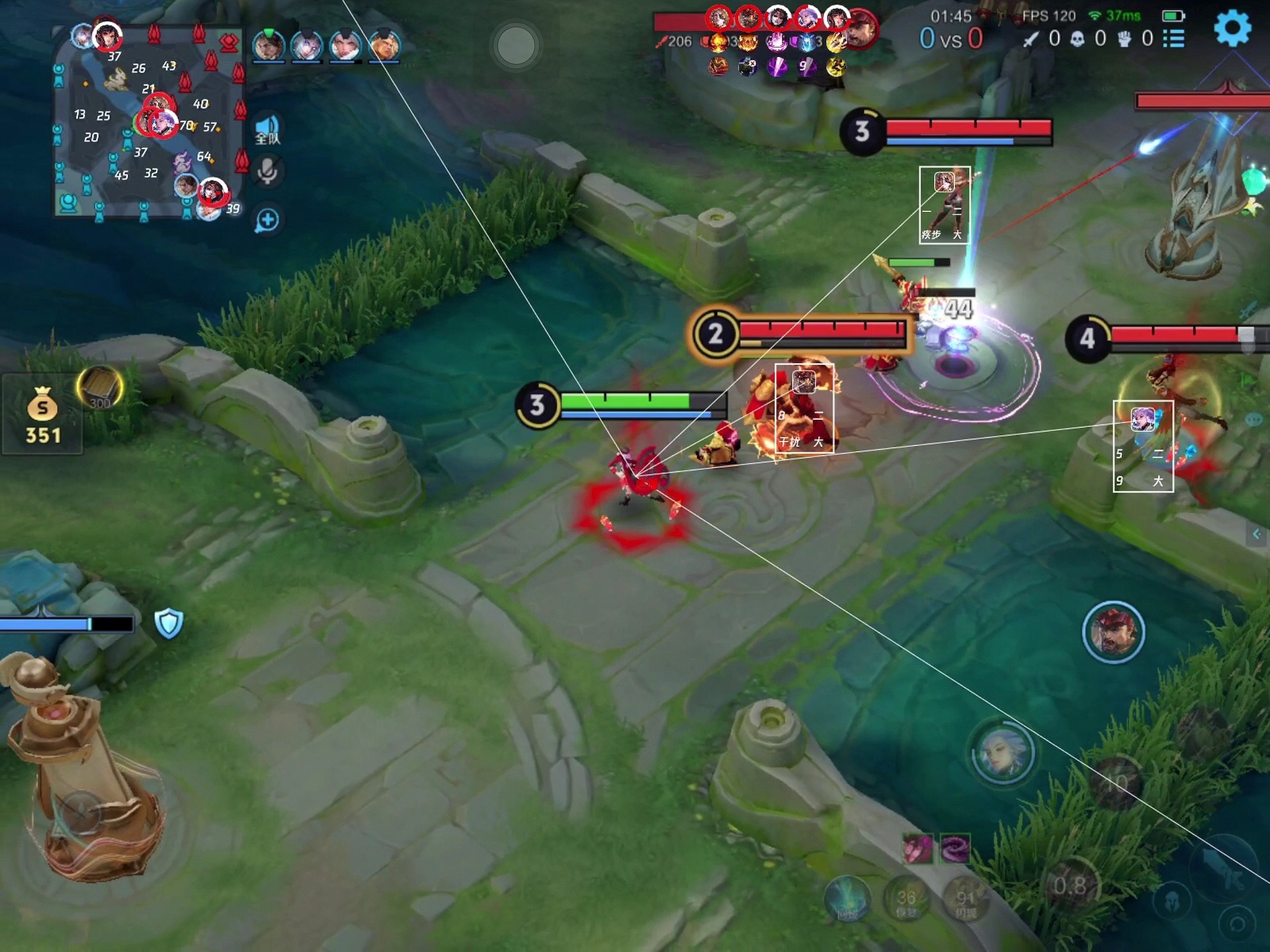Lock onto the red-hat hero portrait
1270x952 pixels.
pos(1113,632)
